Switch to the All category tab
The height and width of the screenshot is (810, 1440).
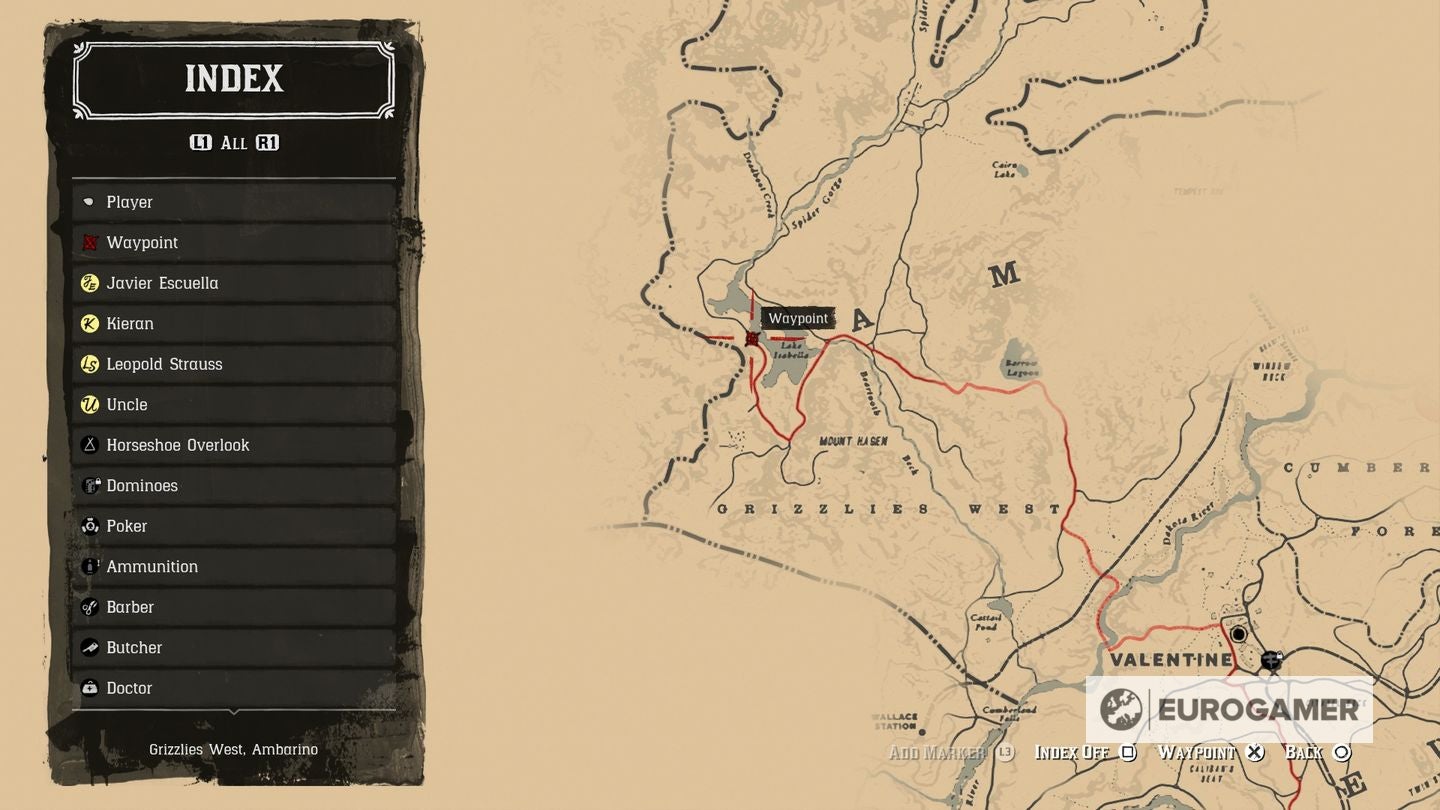[x=235, y=143]
